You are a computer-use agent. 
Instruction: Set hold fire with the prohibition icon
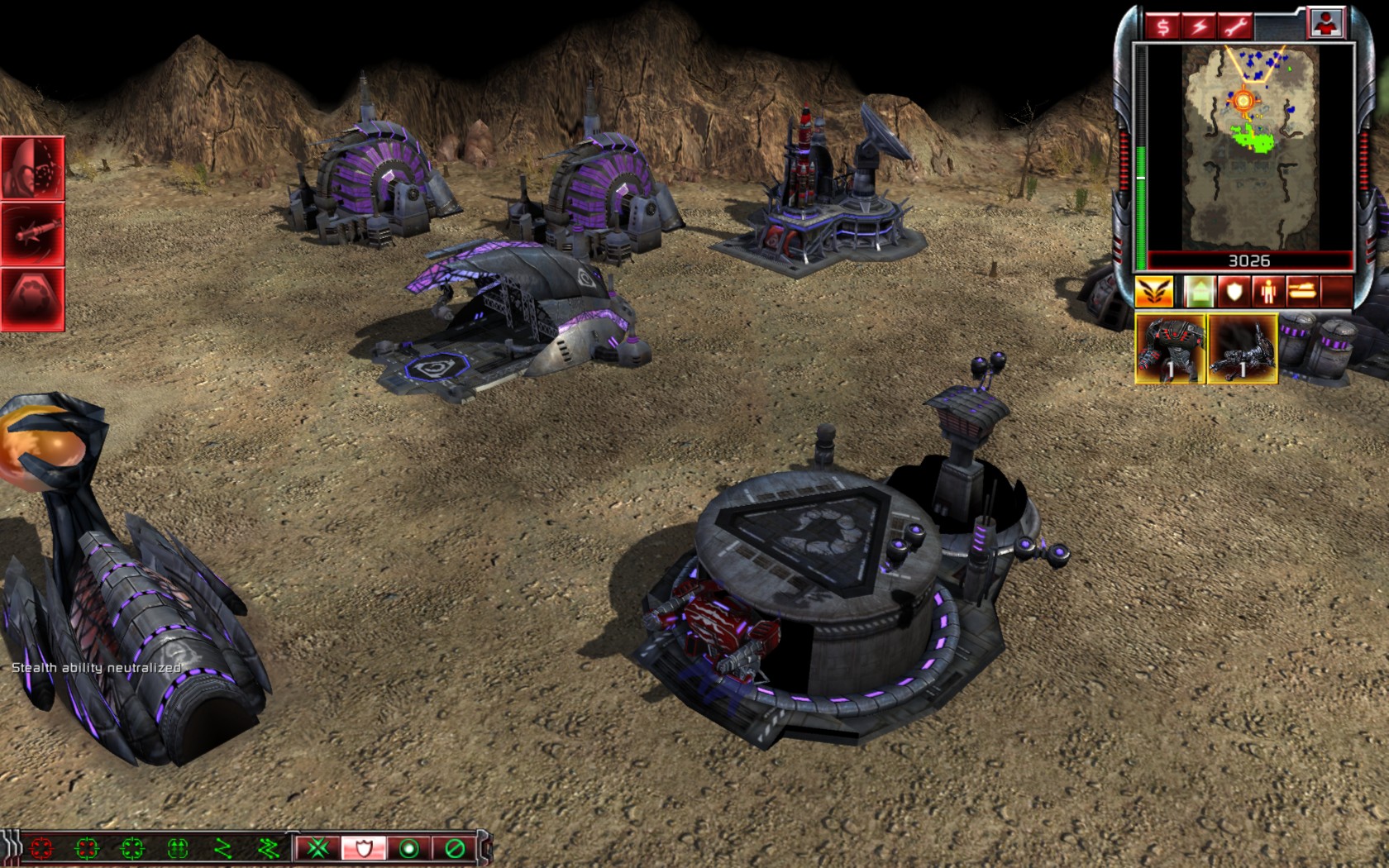(x=454, y=848)
